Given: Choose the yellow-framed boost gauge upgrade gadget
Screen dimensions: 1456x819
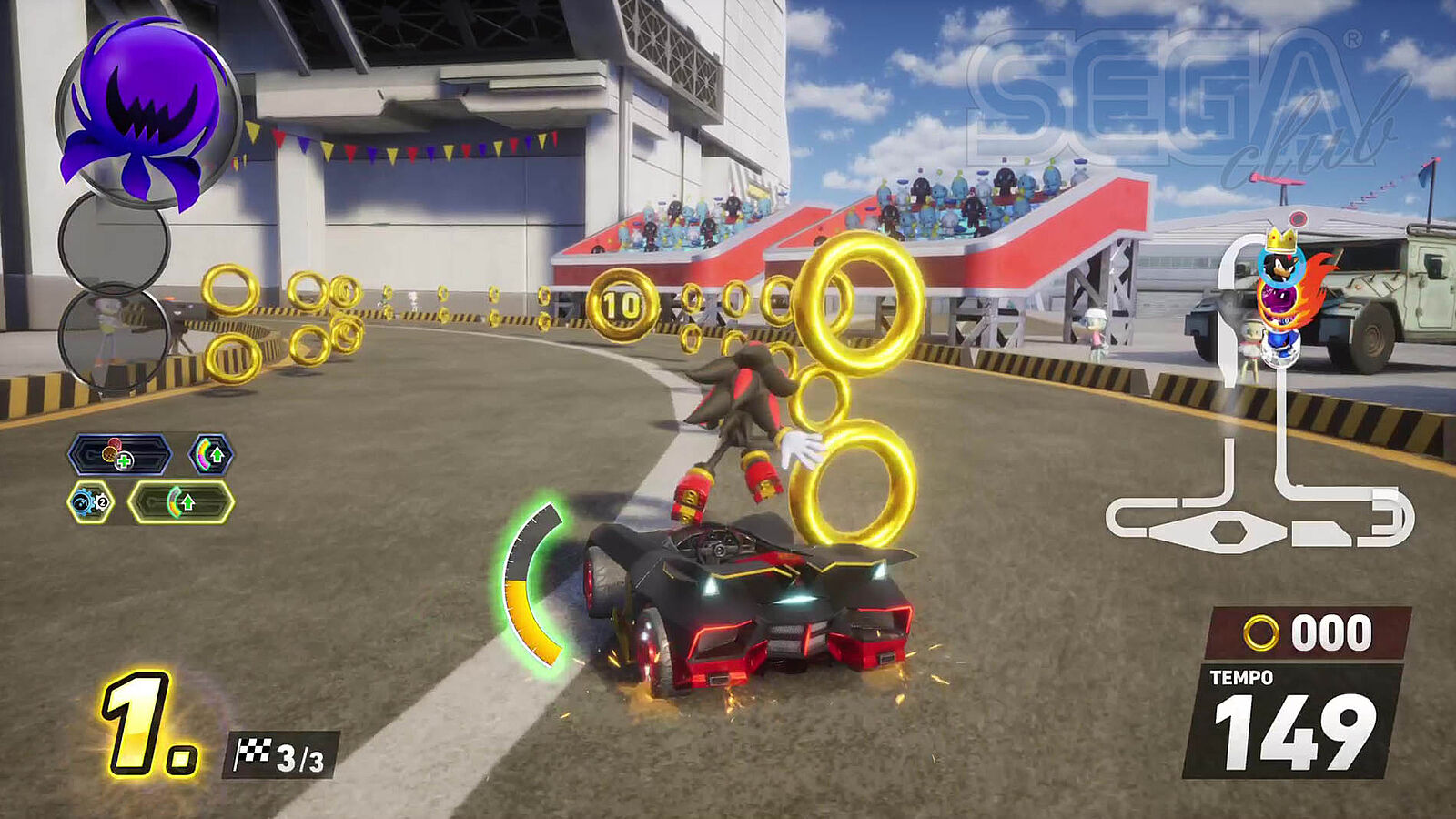Looking at the screenshot, I should (180, 502).
